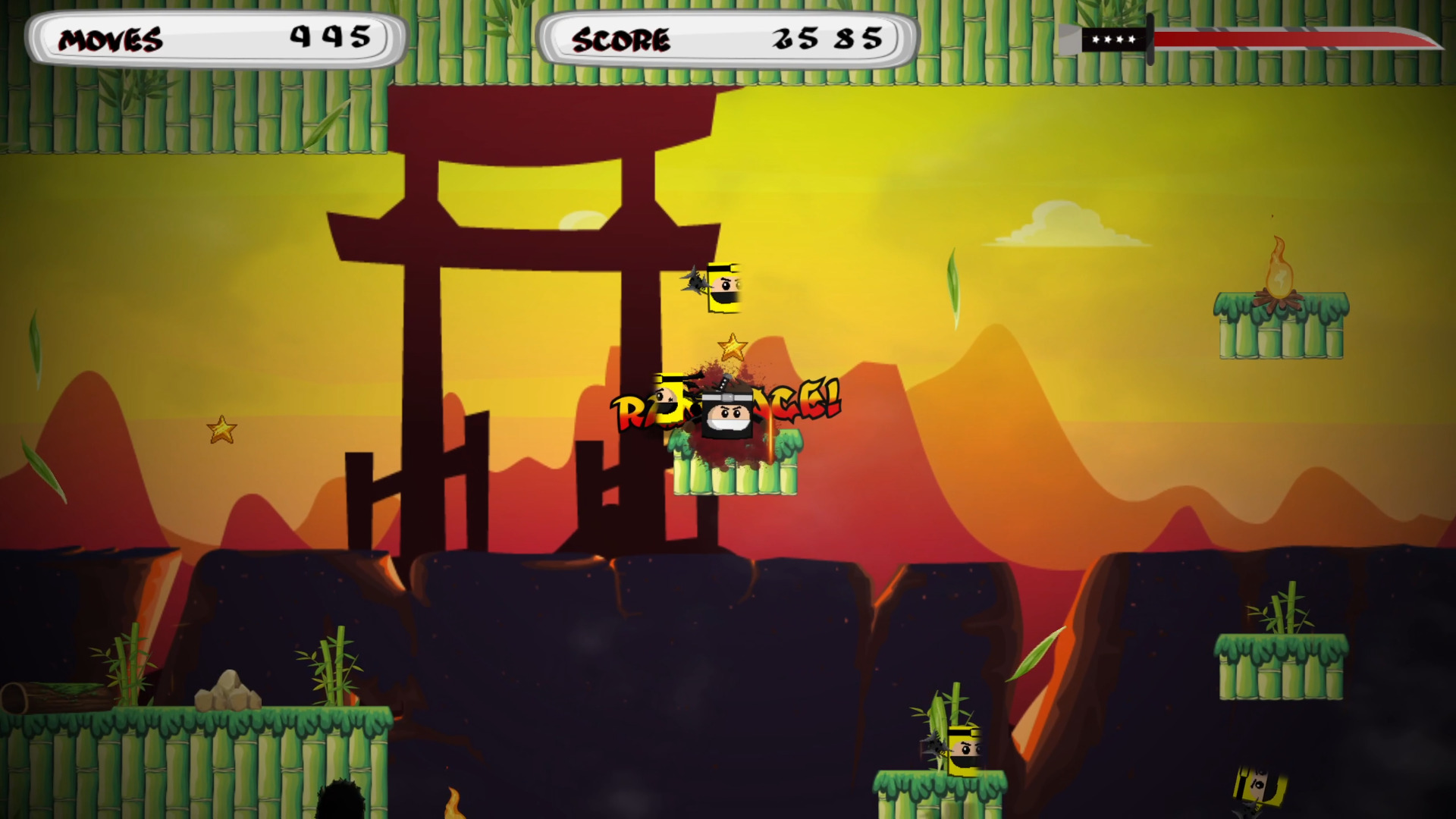The height and width of the screenshot is (819, 1456).
Task: Tap the star above the master ninja
Action: point(732,347)
